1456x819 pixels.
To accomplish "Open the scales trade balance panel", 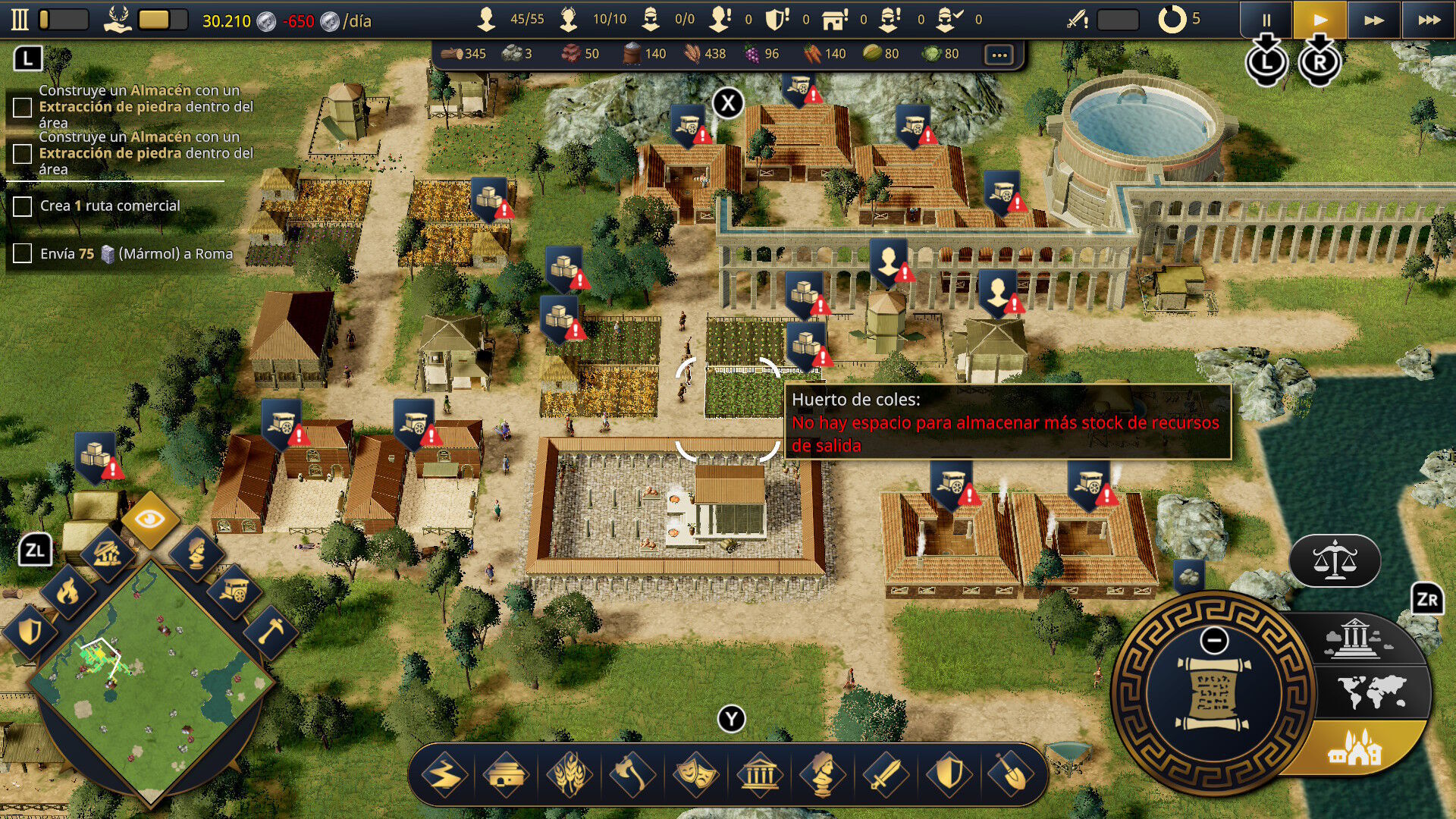I will click(x=1335, y=561).
